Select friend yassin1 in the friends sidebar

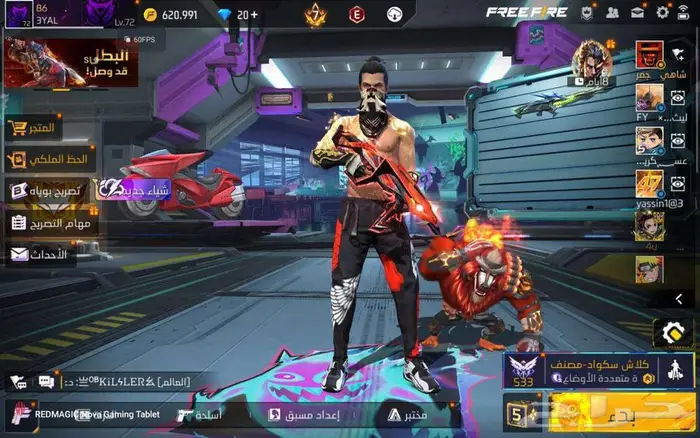pos(651,186)
